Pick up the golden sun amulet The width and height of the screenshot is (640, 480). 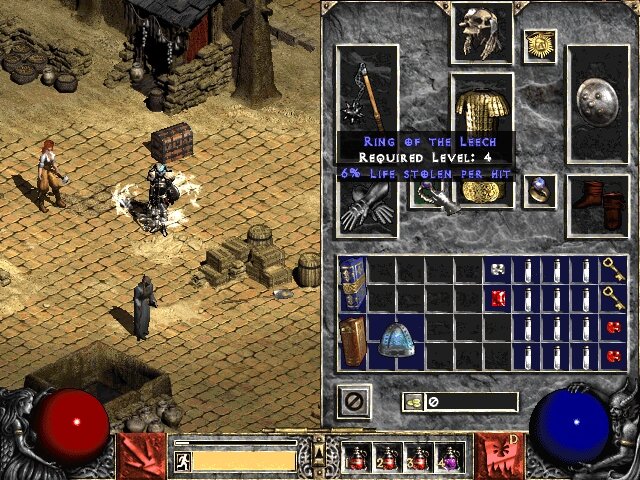[x=540, y=46]
